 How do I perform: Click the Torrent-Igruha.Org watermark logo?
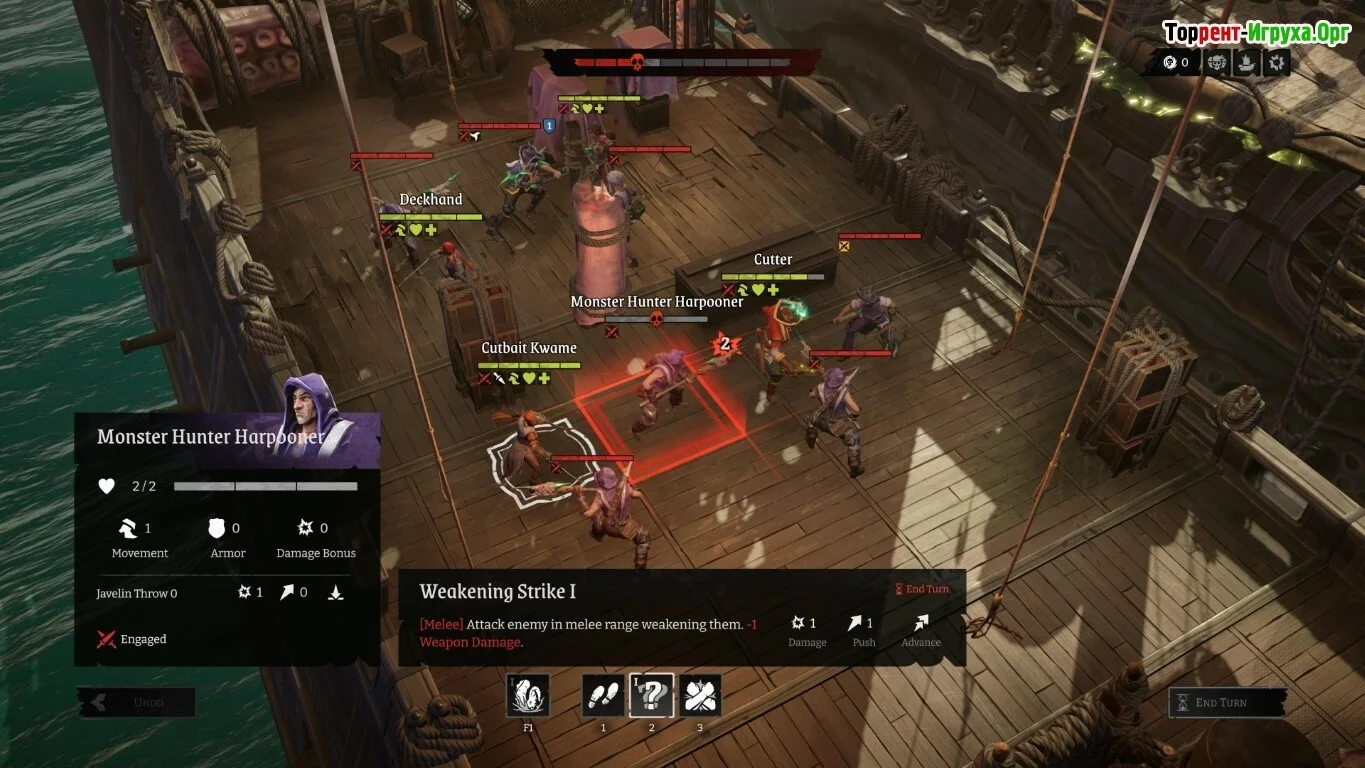click(1257, 33)
